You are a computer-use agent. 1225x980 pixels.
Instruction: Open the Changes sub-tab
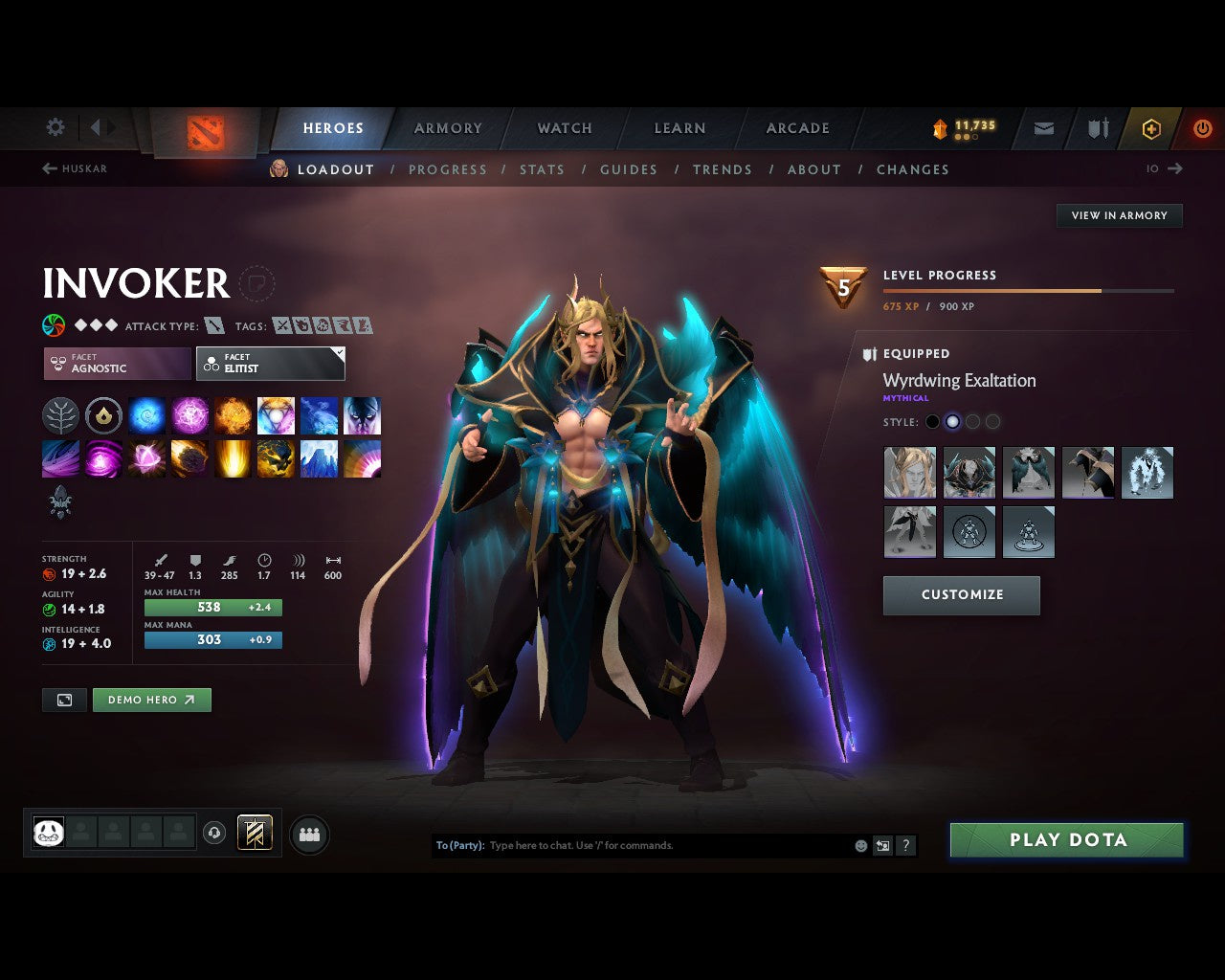912,169
